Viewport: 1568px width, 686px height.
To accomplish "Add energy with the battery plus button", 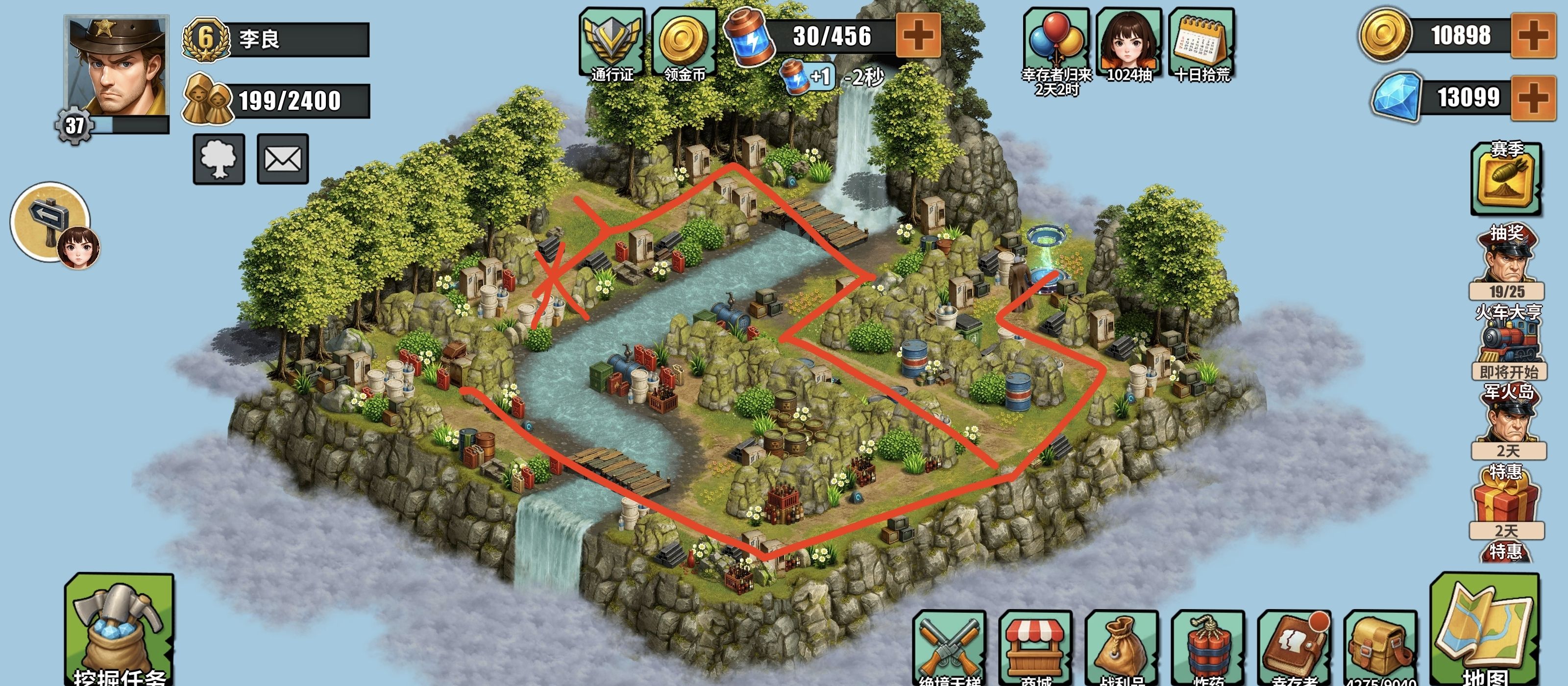I will tap(918, 35).
